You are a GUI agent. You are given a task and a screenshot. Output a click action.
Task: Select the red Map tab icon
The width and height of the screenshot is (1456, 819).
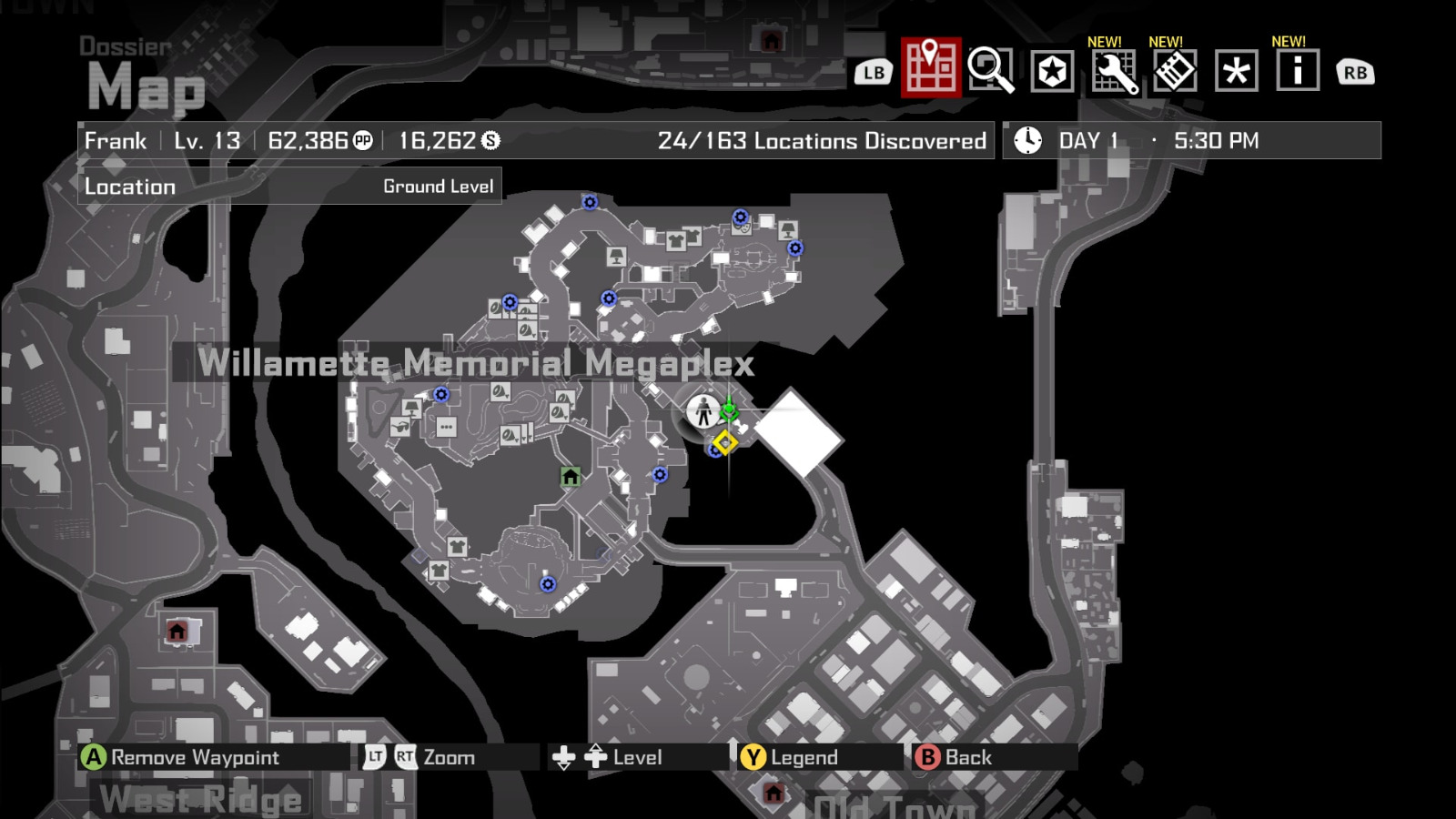pos(928,69)
